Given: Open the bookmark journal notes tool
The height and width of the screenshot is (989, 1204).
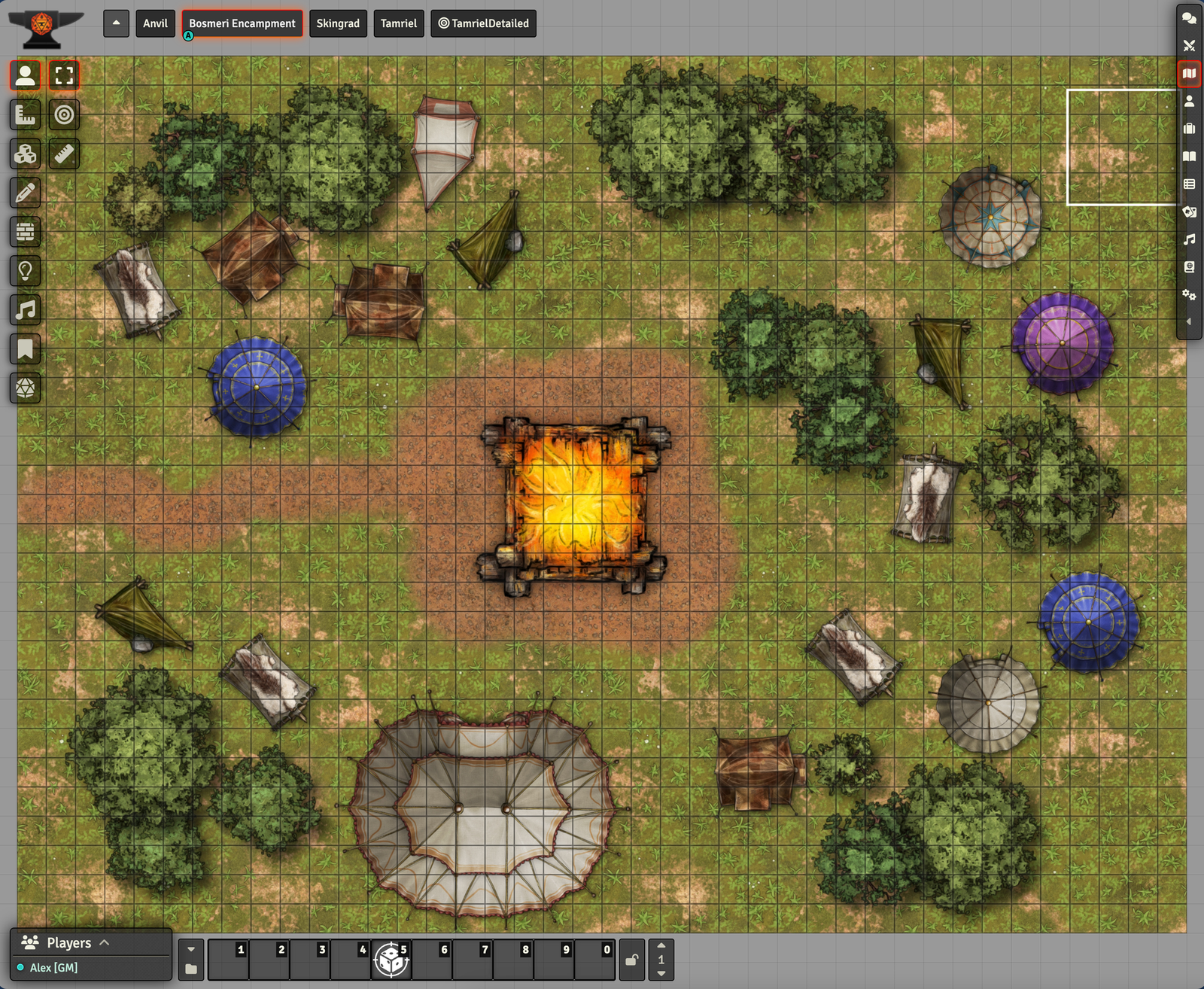Looking at the screenshot, I should coord(26,349).
